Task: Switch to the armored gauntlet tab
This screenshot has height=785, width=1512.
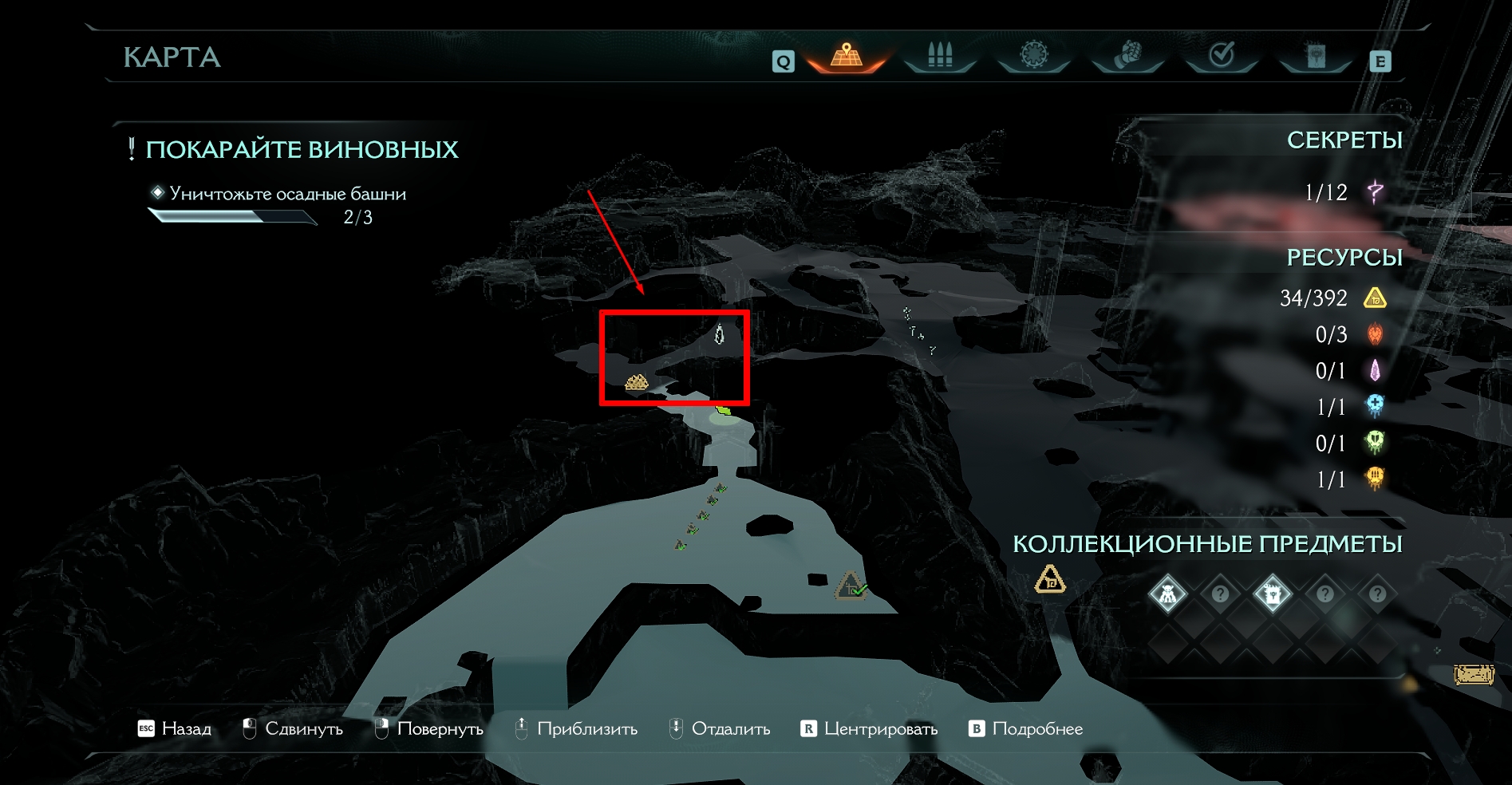Action: pos(1127,56)
